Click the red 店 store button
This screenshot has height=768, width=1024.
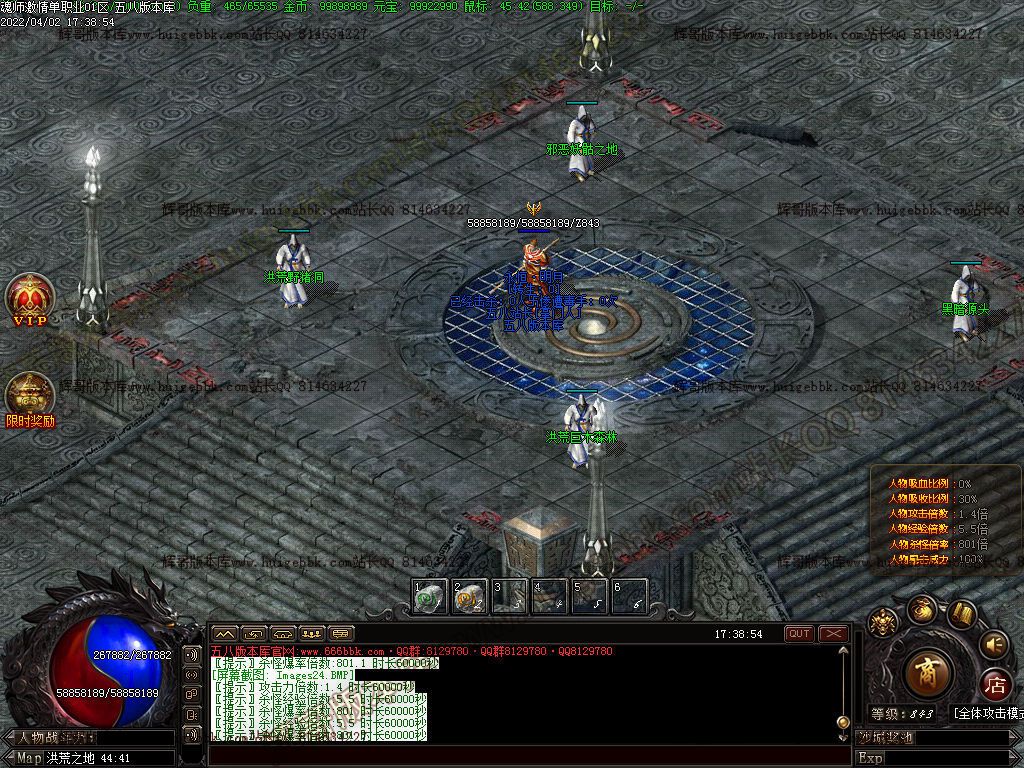tap(995, 686)
